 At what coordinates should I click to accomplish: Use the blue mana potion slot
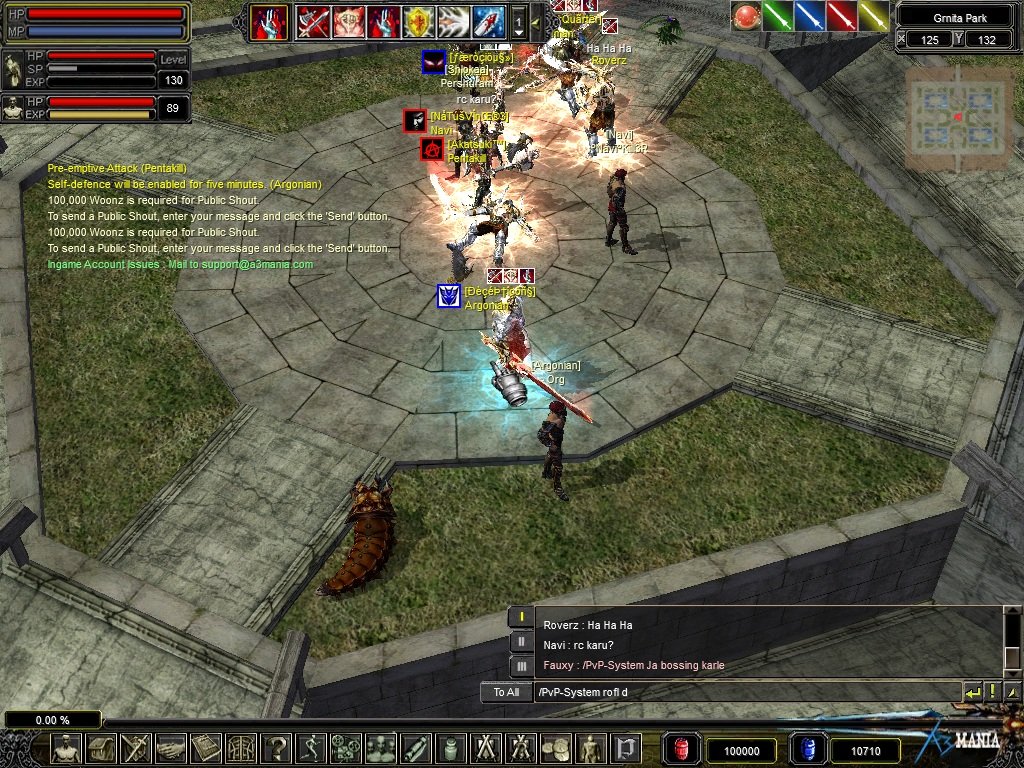pyautogui.click(x=806, y=749)
